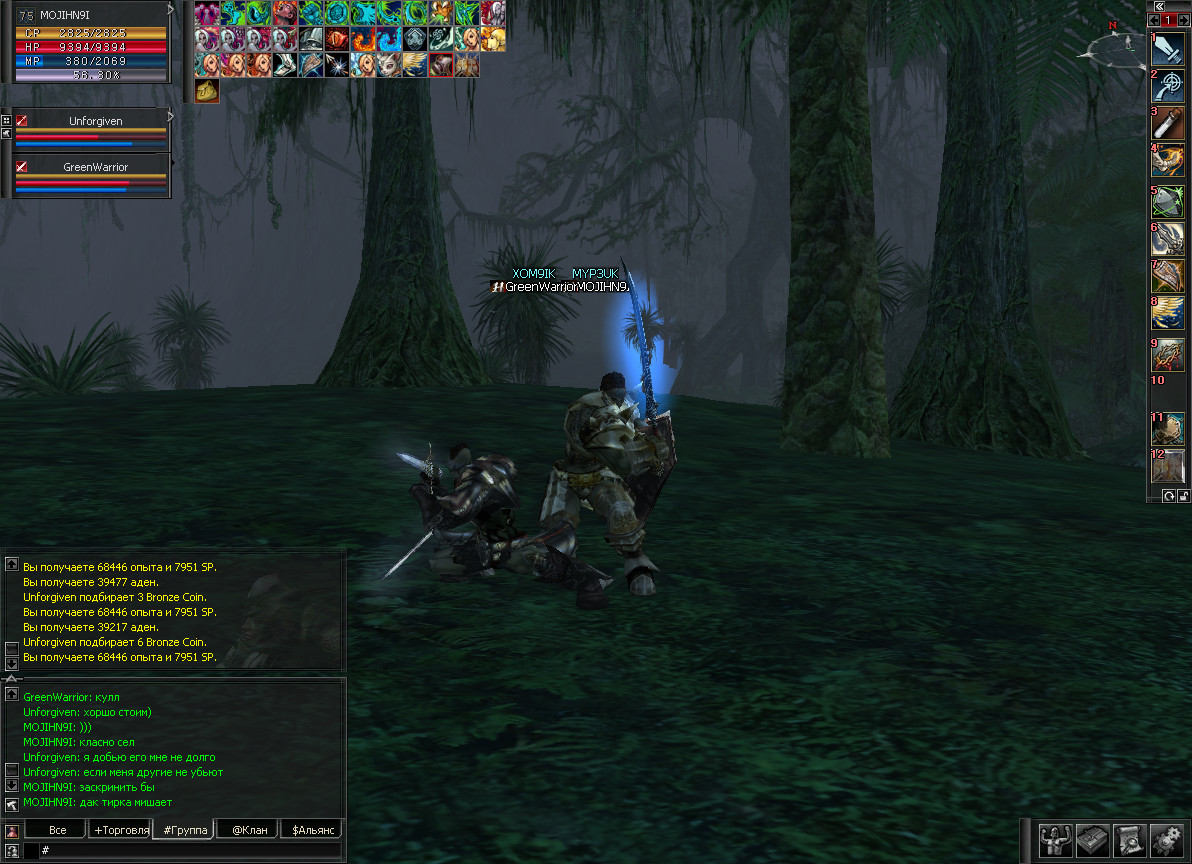Focus the chat message input field

(190, 850)
